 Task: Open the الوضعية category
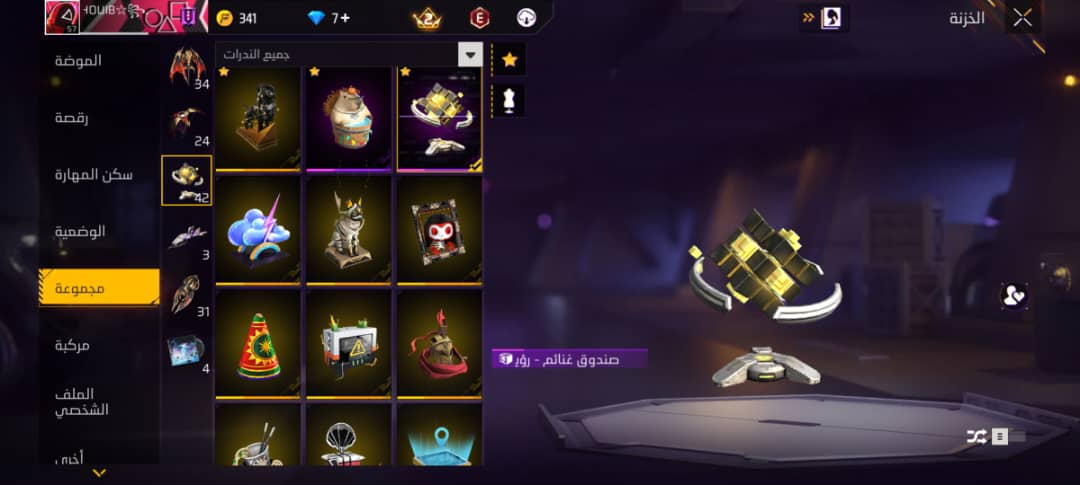click(x=81, y=231)
